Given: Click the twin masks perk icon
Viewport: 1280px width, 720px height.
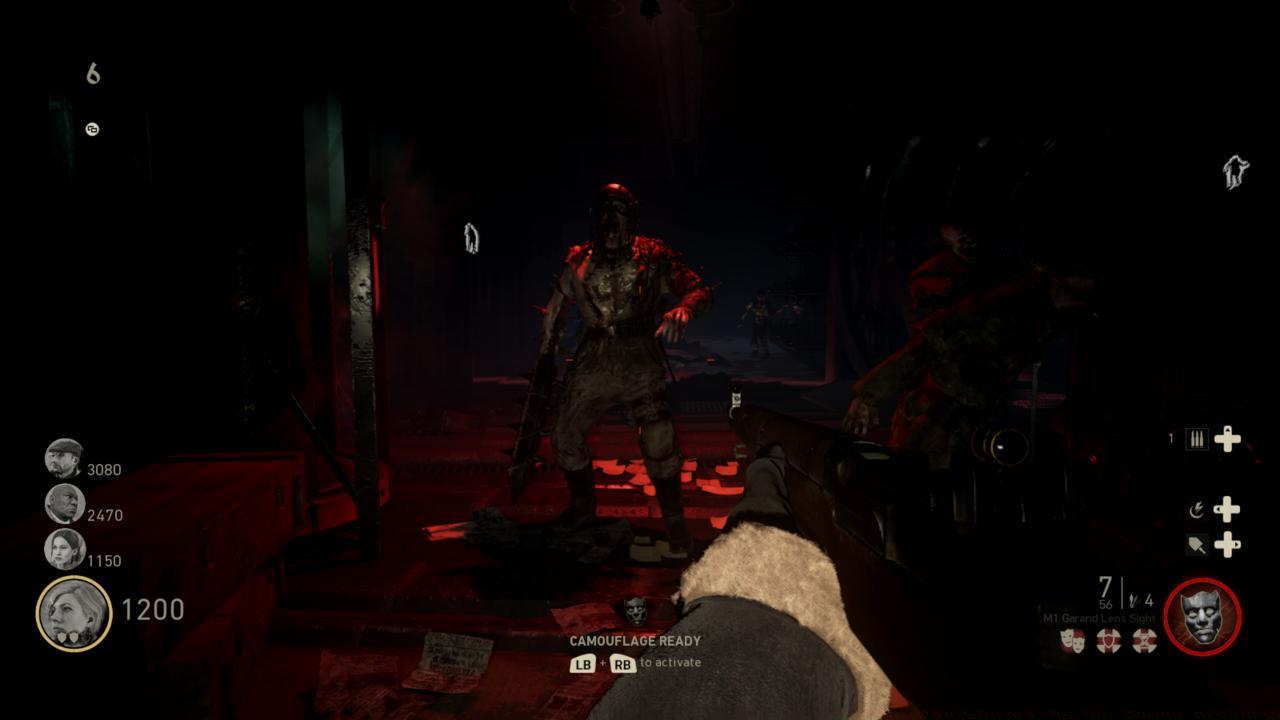Looking at the screenshot, I should pyautogui.click(x=1071, y=638).
